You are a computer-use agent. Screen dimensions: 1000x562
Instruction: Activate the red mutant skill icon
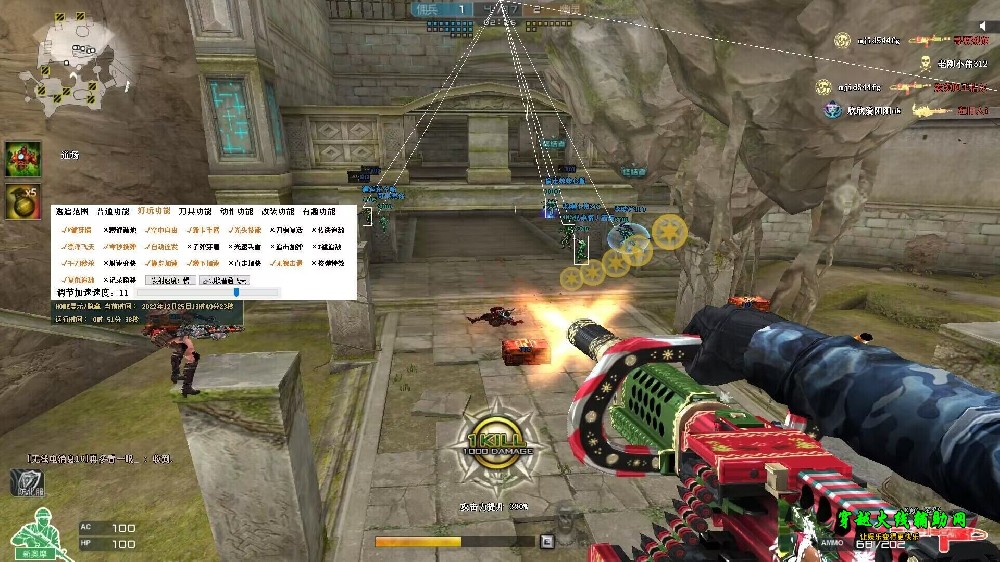tap(23, 159)
